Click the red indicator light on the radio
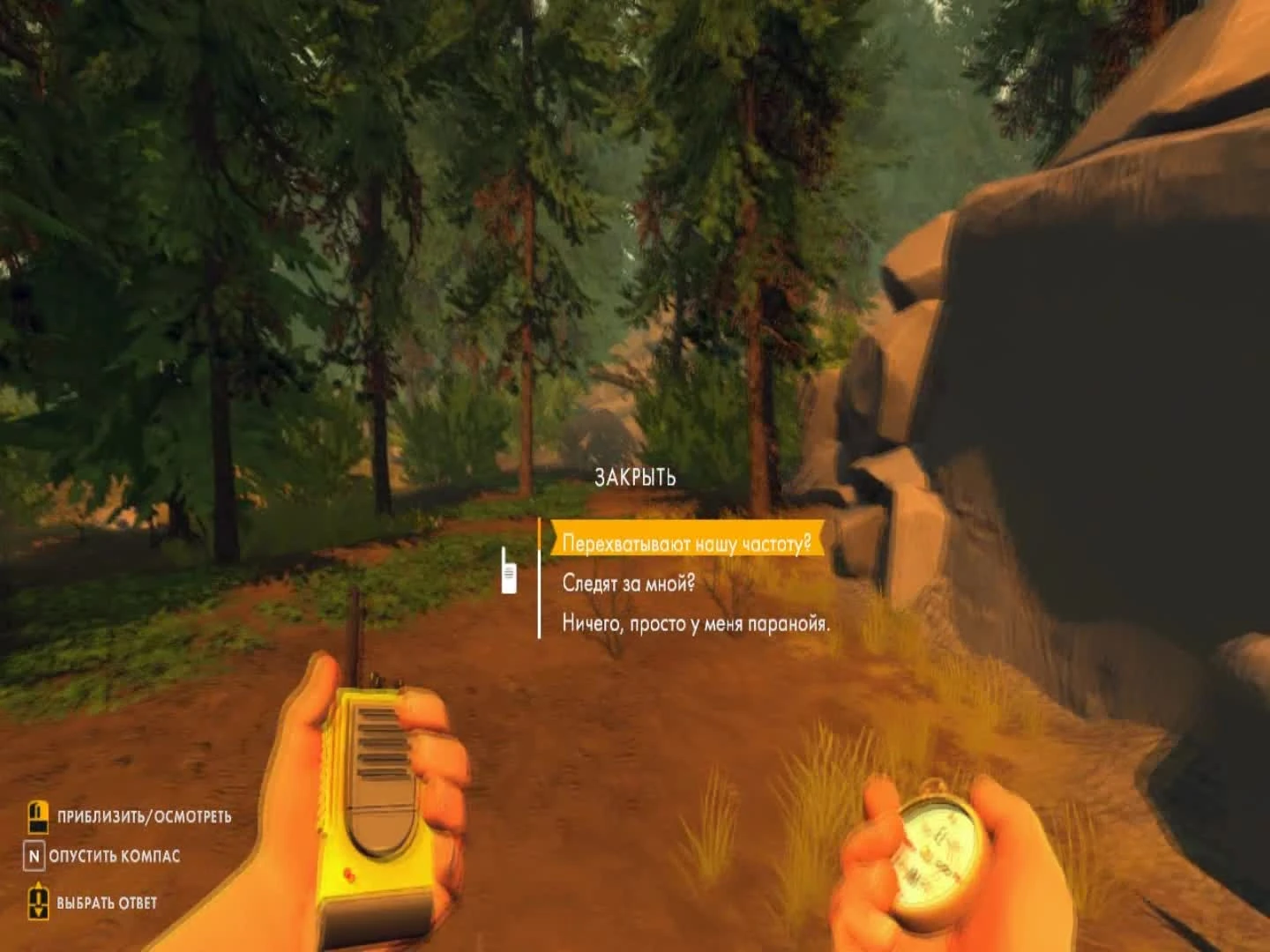The height and width of the screenshot is (952, 1270). point(348,875)
